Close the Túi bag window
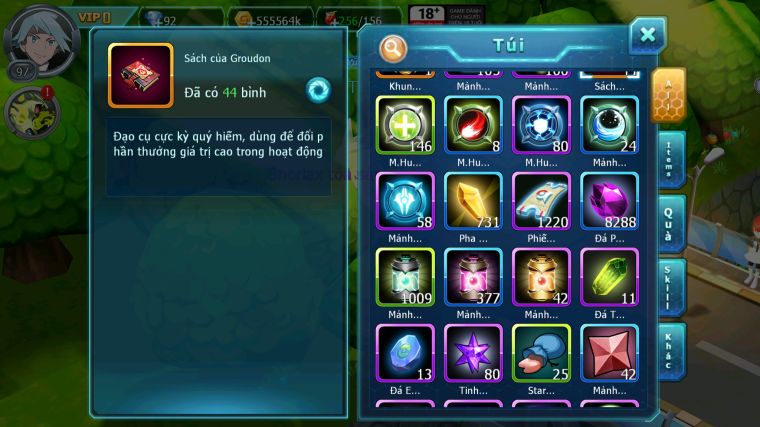The image size is (760, 427). click(647, 36)
